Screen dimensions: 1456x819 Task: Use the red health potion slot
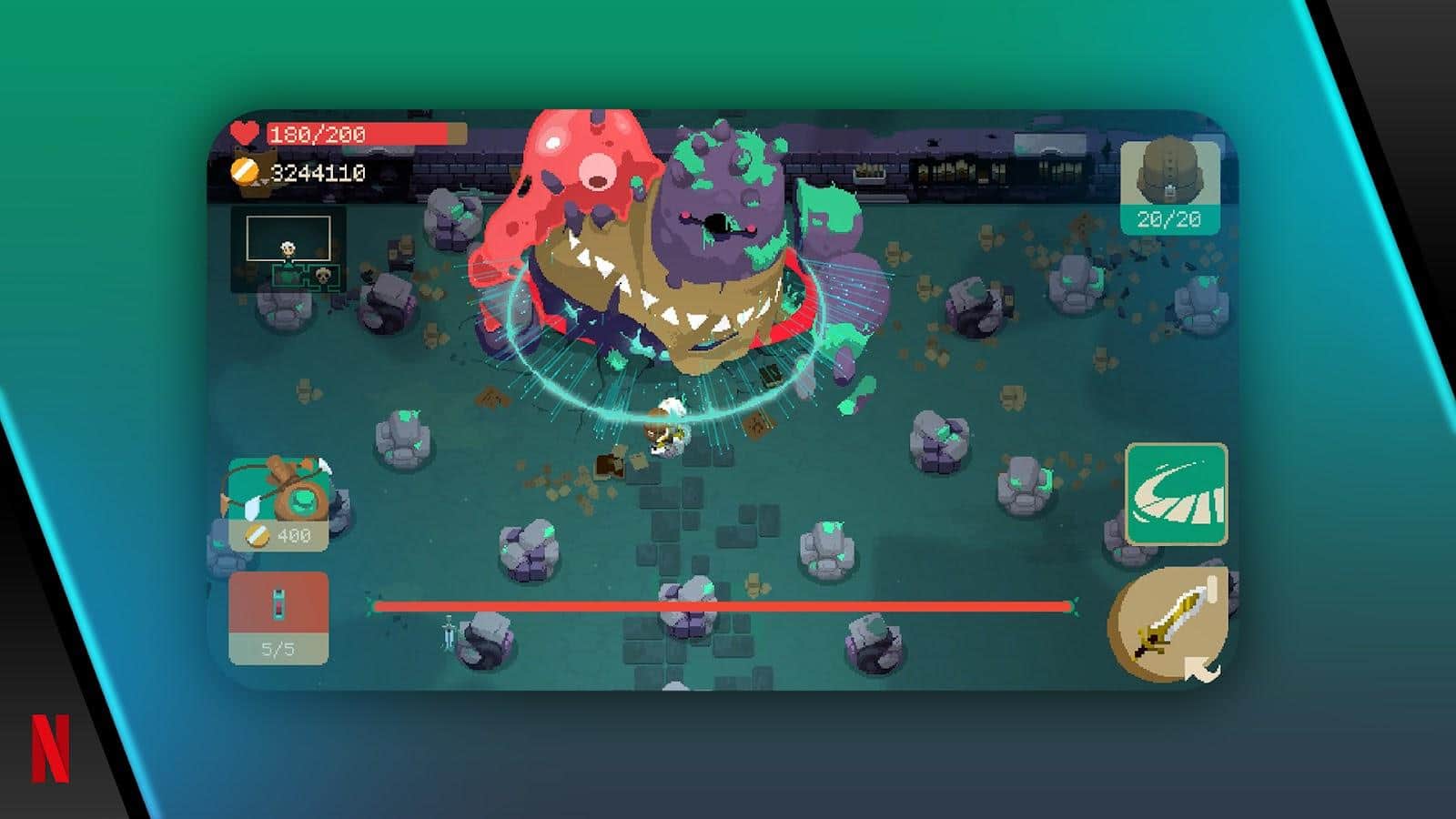click(x=278, y=617)
